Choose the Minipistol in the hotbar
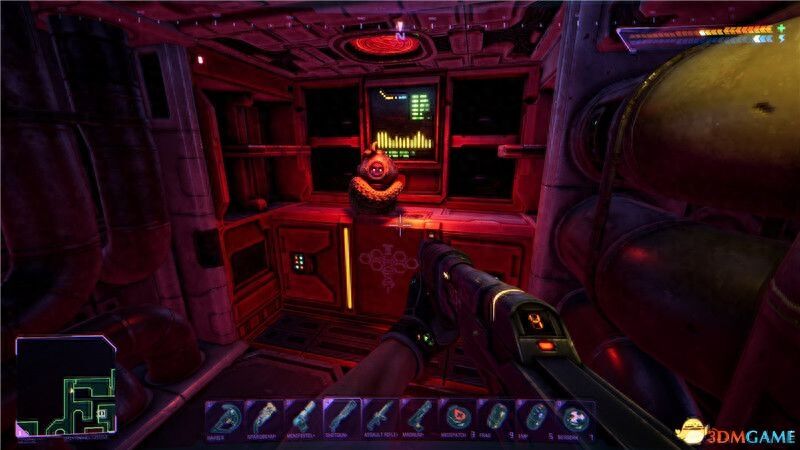This screenshot has width=800, height=450. click(301, 416)
